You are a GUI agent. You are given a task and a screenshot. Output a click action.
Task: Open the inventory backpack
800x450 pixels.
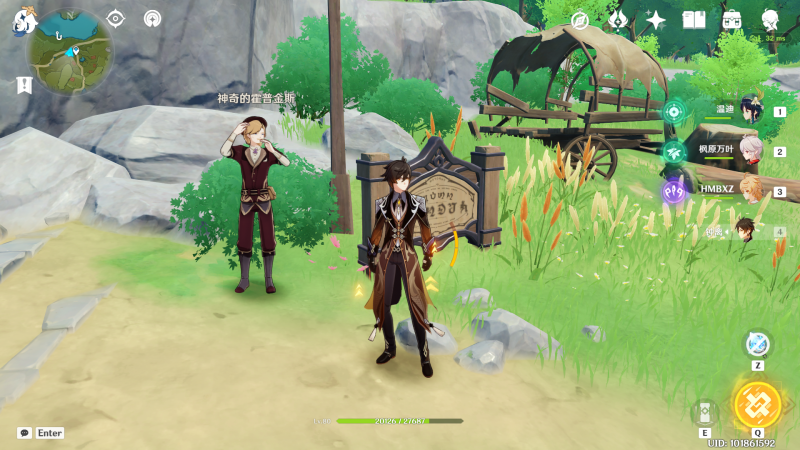click(732, 20)
